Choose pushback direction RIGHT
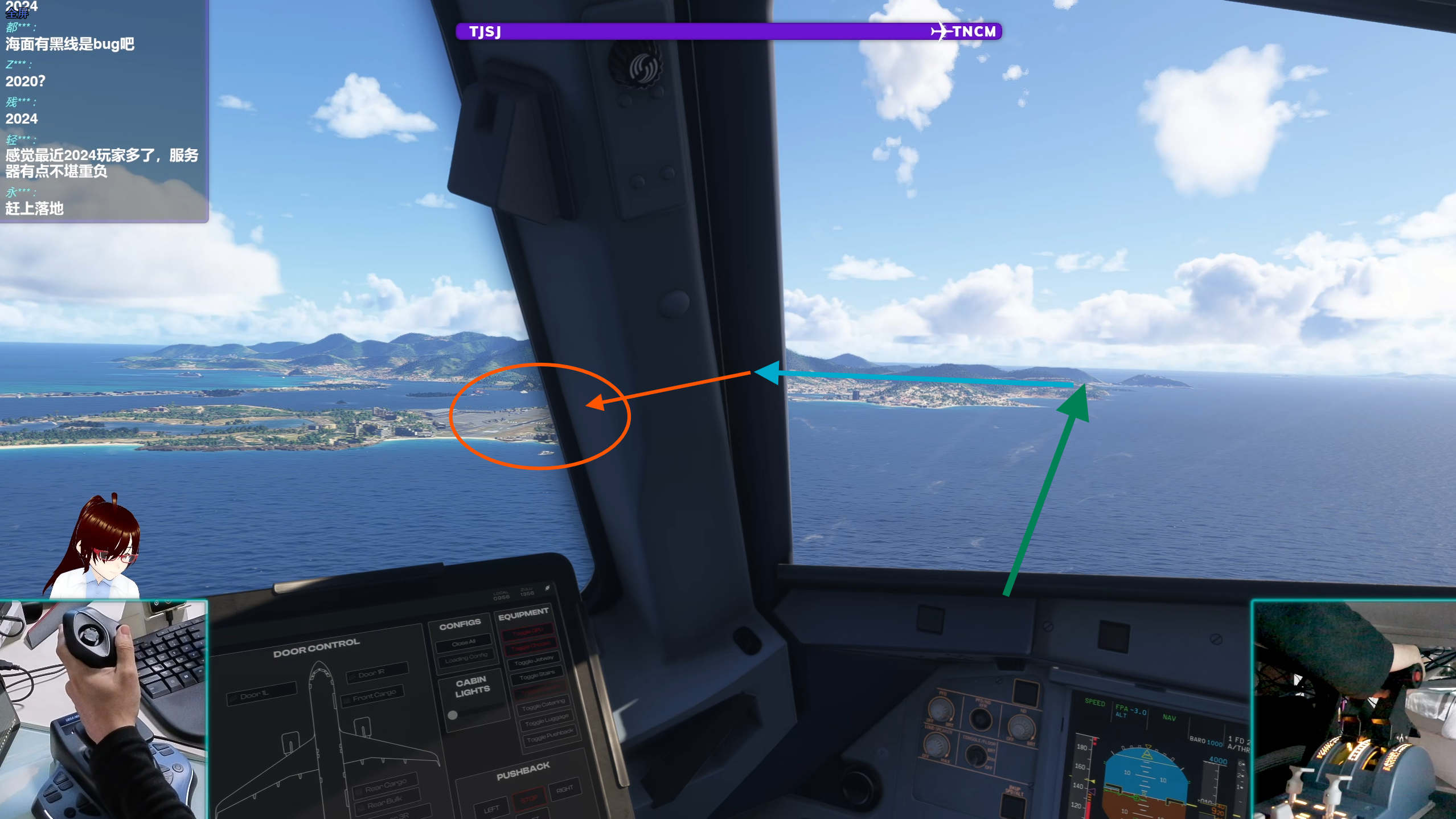This screenshot has width=1456, height=819. tap(564, 789)
